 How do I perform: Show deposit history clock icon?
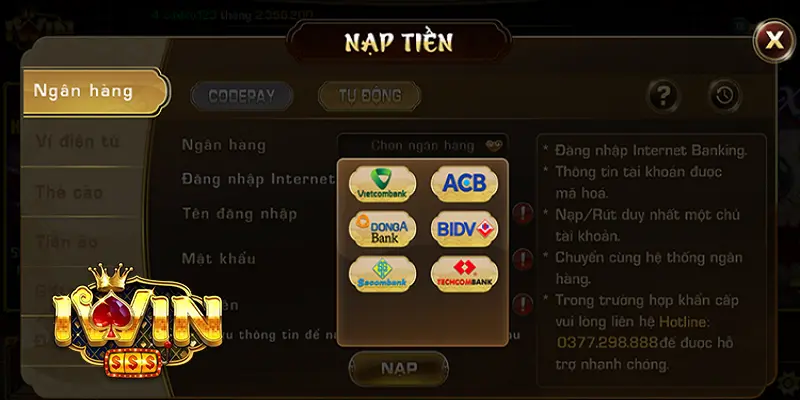tap(725, 96)
